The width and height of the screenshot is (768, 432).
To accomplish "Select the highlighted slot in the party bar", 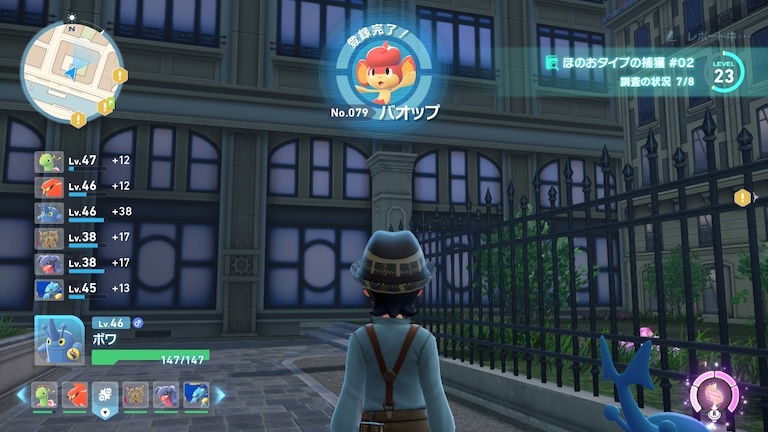I will (105, 396).
